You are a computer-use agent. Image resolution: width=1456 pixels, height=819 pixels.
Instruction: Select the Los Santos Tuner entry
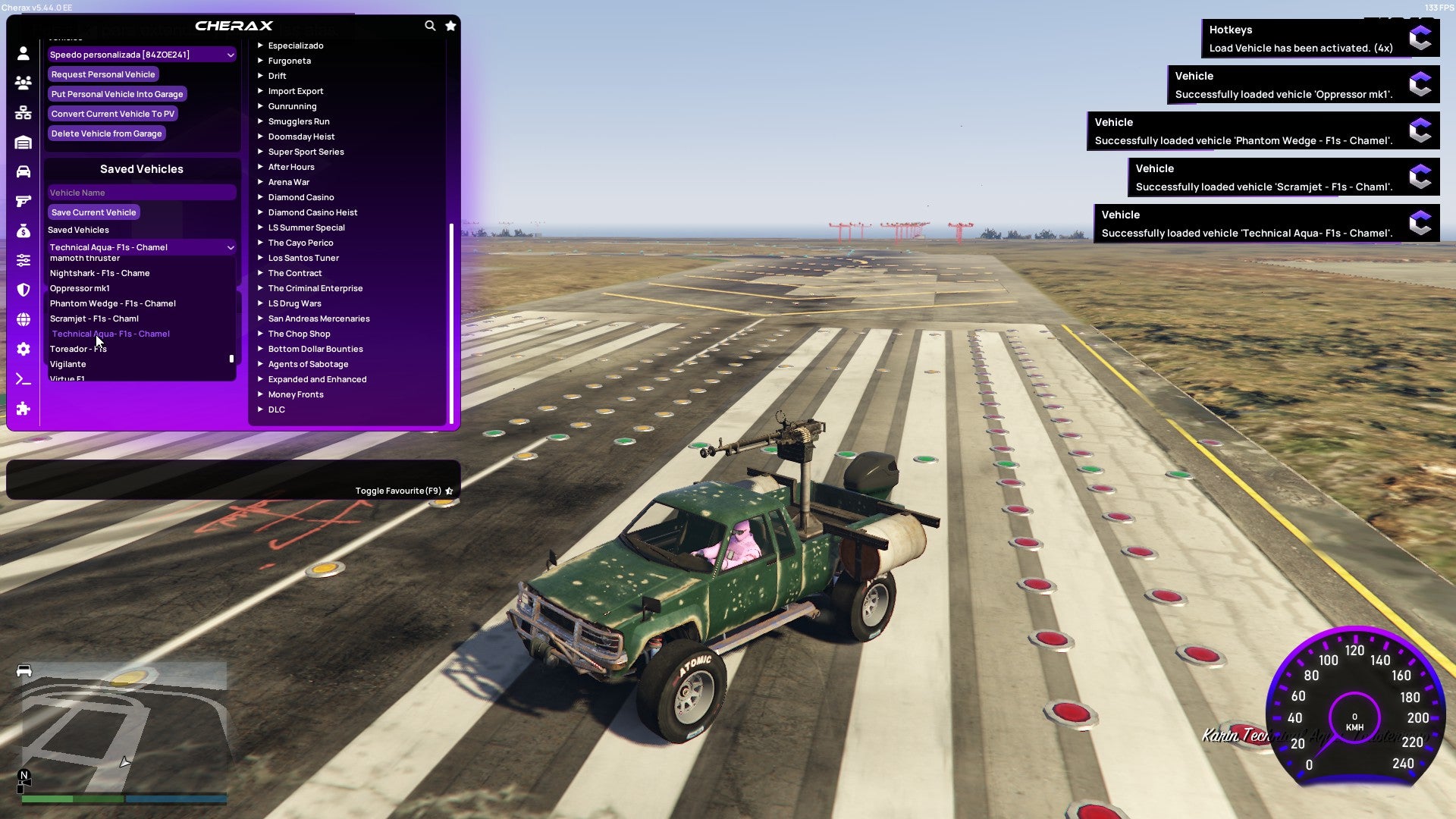pyautogui.click(x=303, y=257)
